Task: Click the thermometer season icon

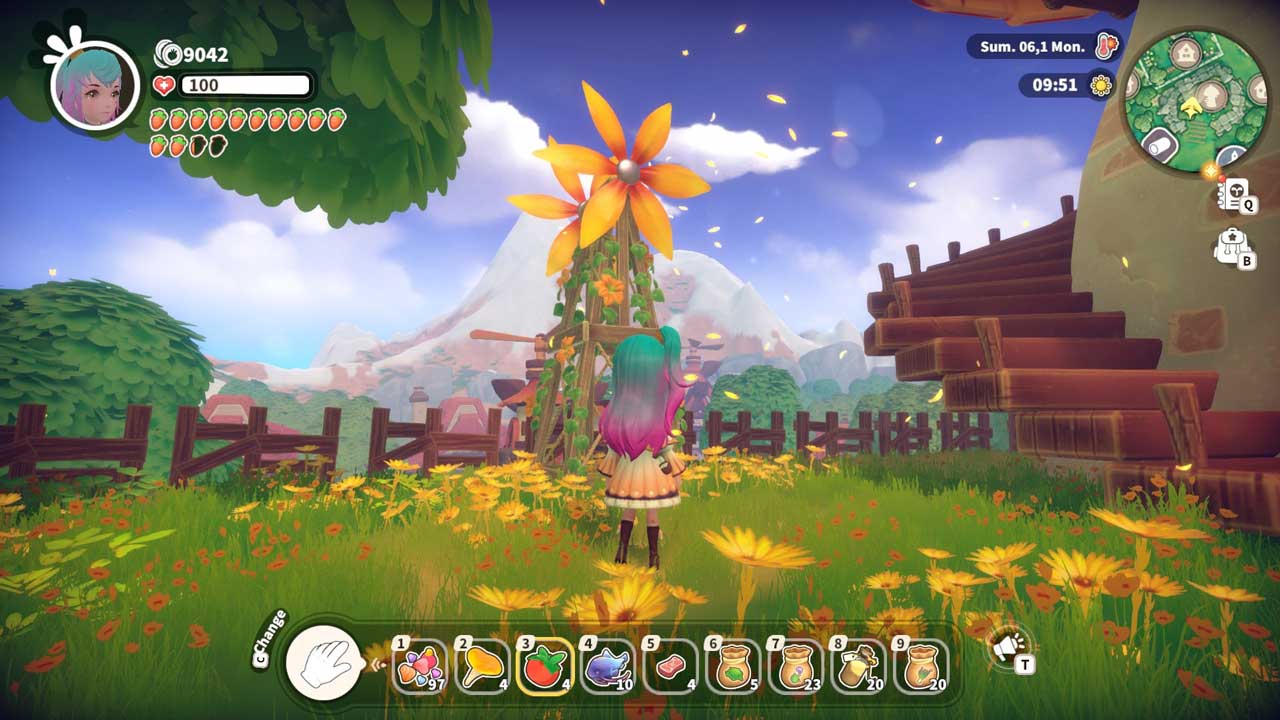Action: [x=1105, y=46]
